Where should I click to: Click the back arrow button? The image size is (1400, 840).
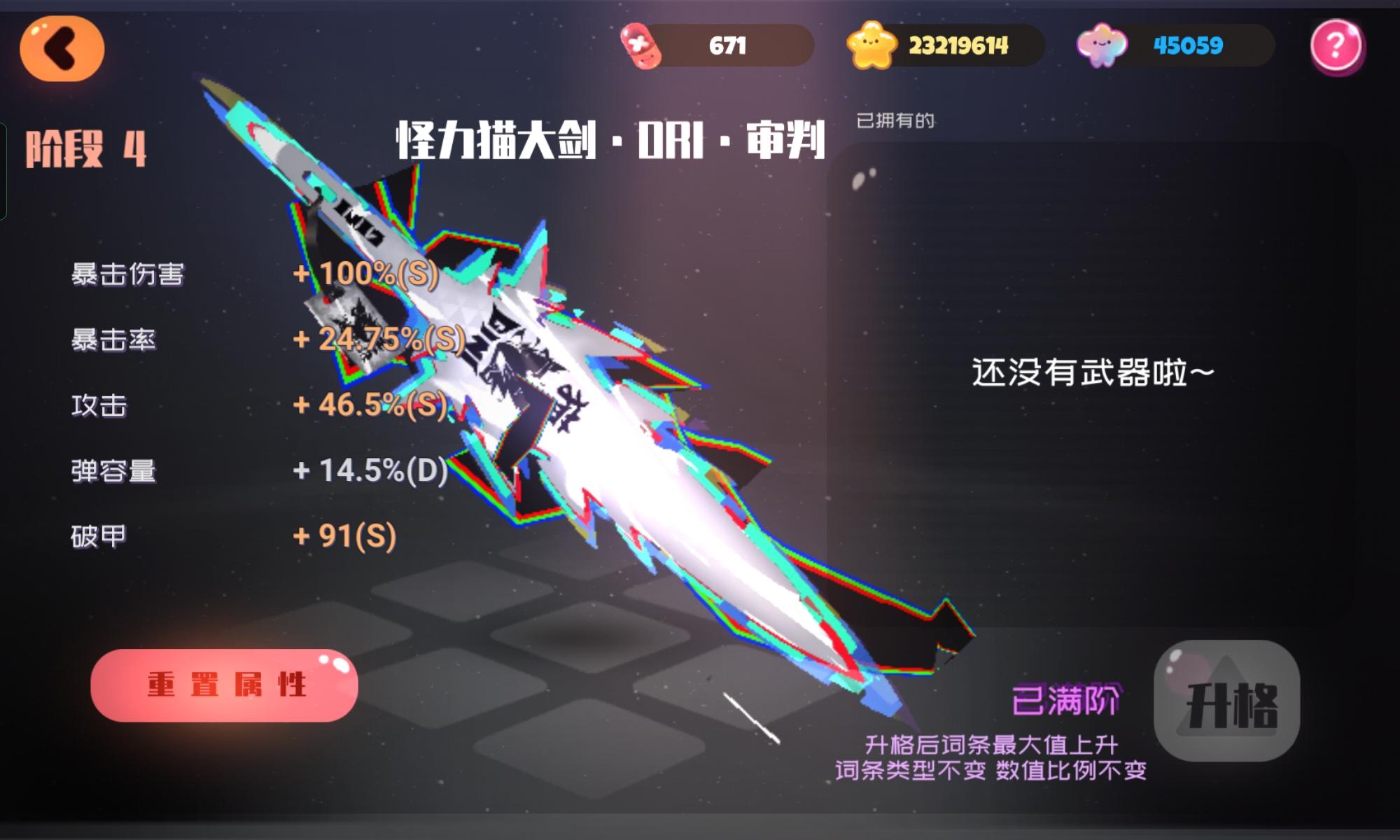pyautogui.click(x=62, y=49)
